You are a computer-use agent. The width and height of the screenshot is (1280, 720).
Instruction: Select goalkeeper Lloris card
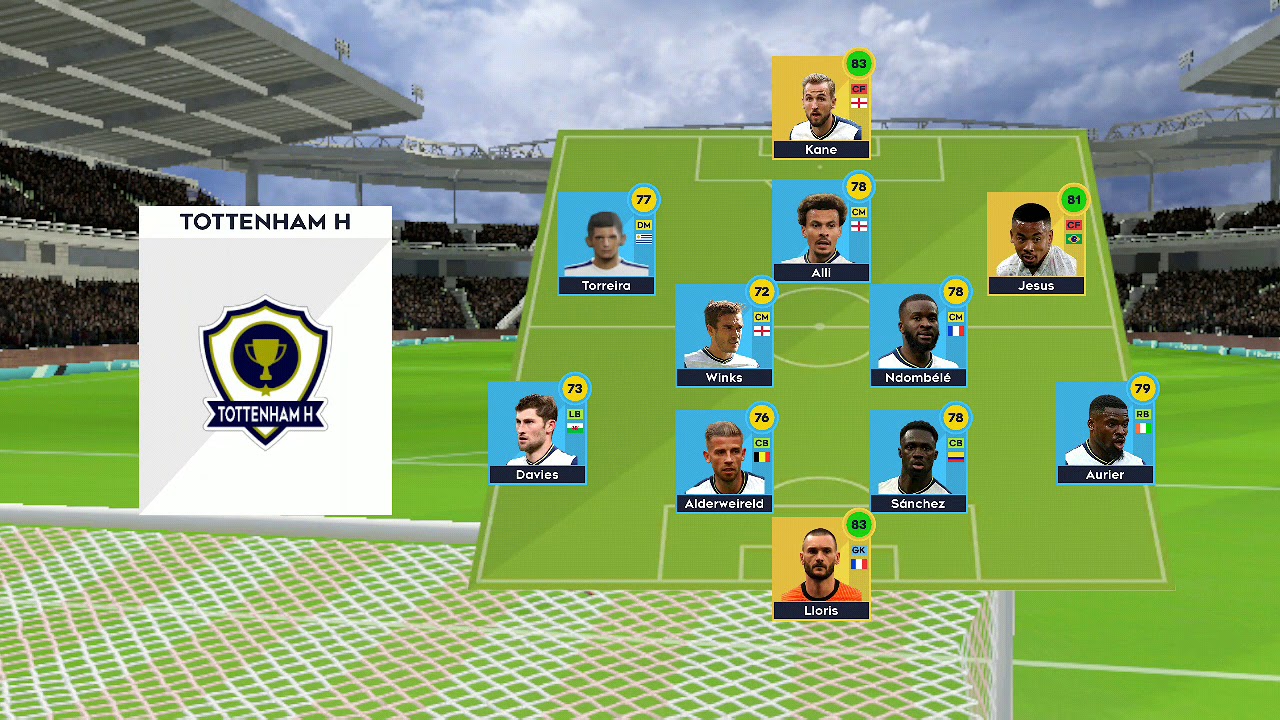(820, 569)
